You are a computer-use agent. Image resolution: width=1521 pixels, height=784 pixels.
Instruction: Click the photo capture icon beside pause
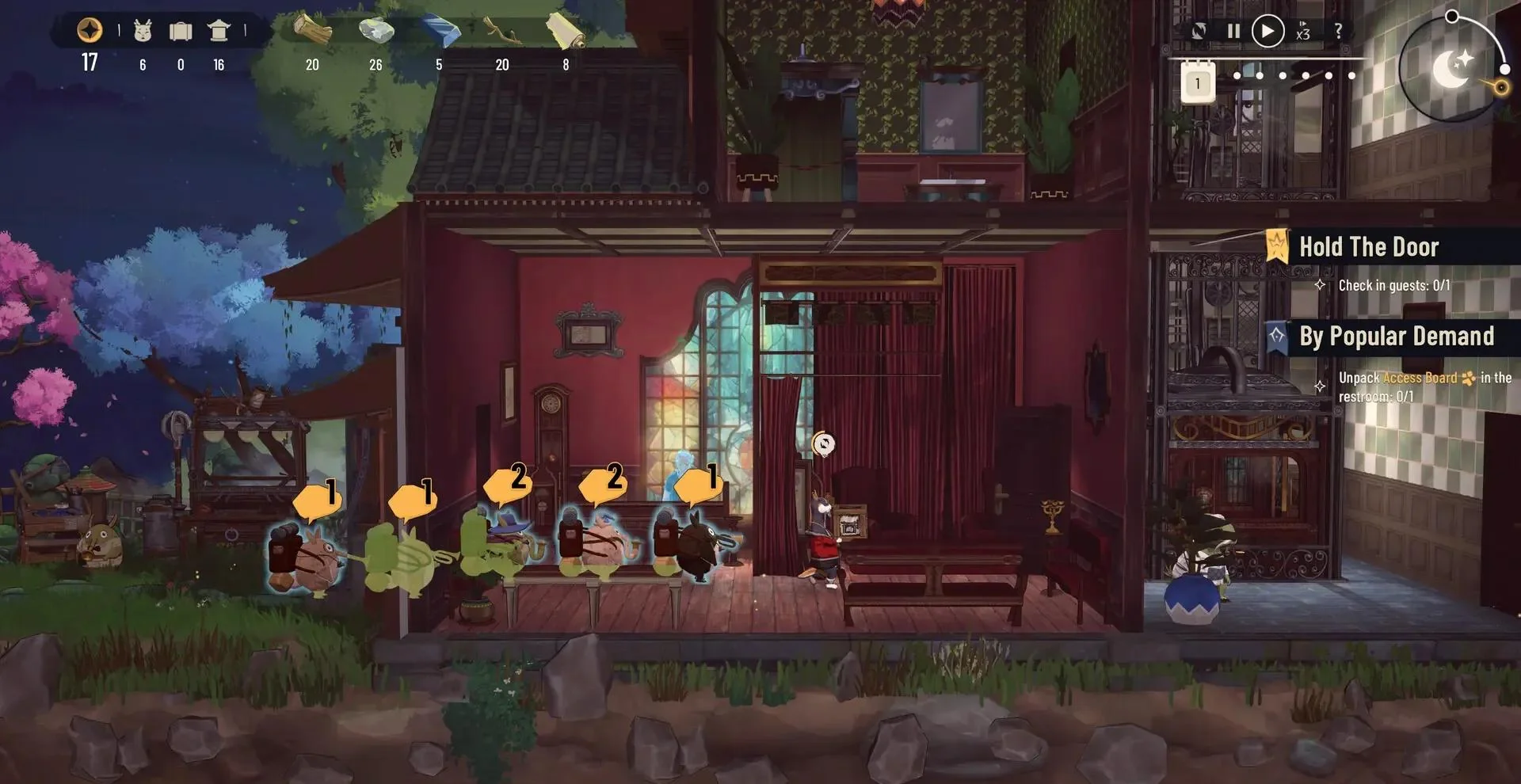[x=1199, y=30]
